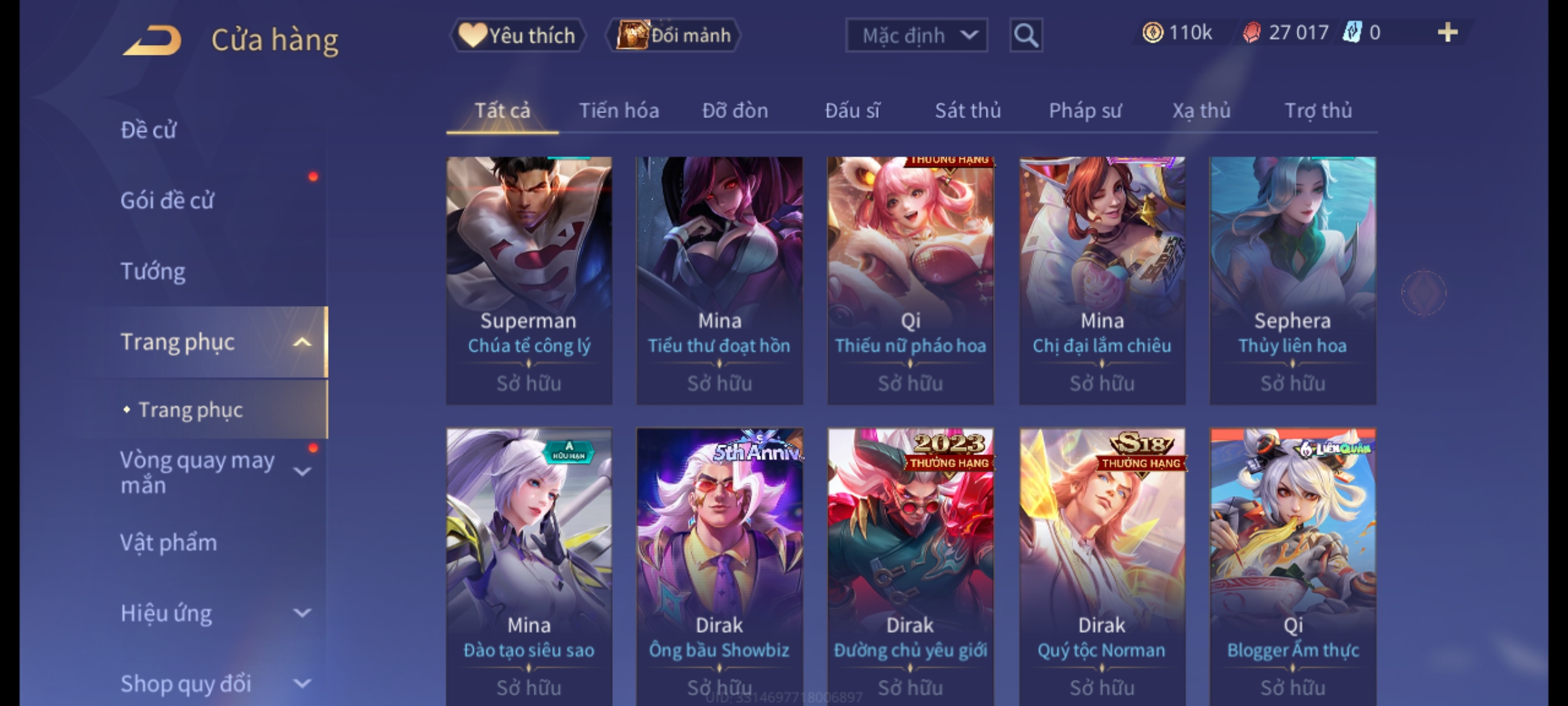Screen dimensions: 1568x706
Task: Open Đổi mảnh fragment exchange
Action: click(674, 35)
